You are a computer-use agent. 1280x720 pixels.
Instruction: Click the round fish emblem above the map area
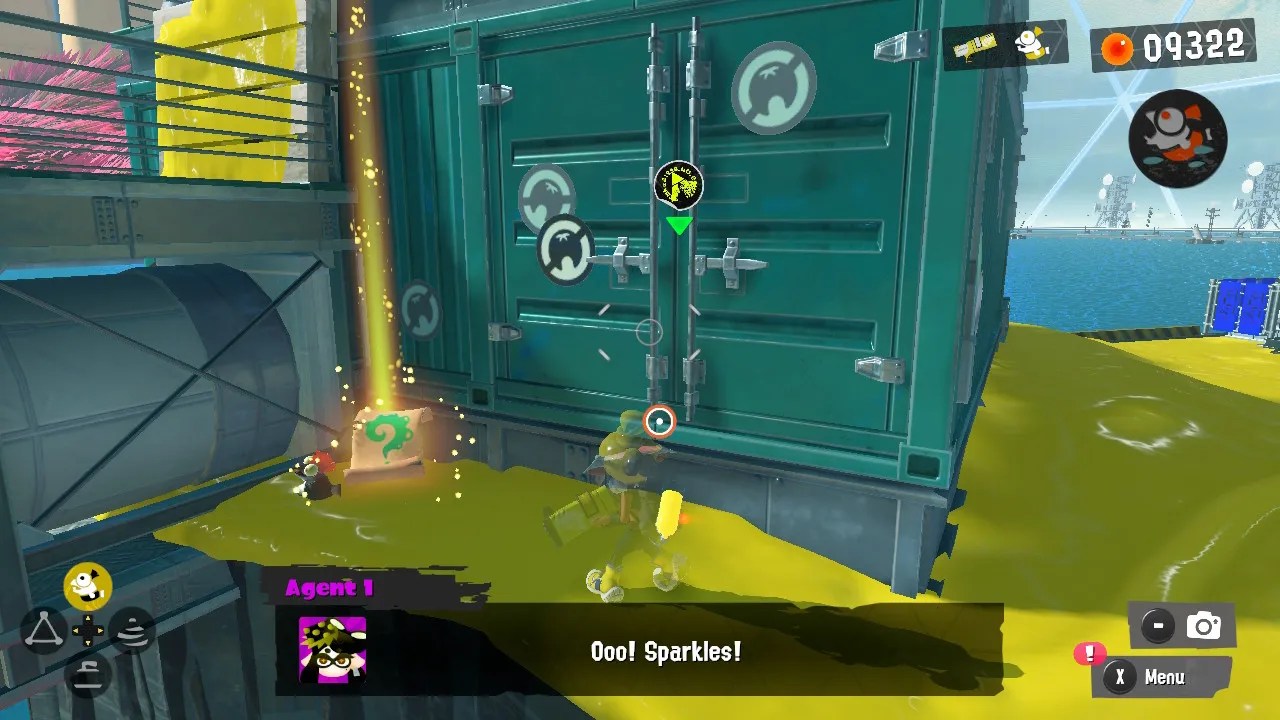coord(1177,137)
